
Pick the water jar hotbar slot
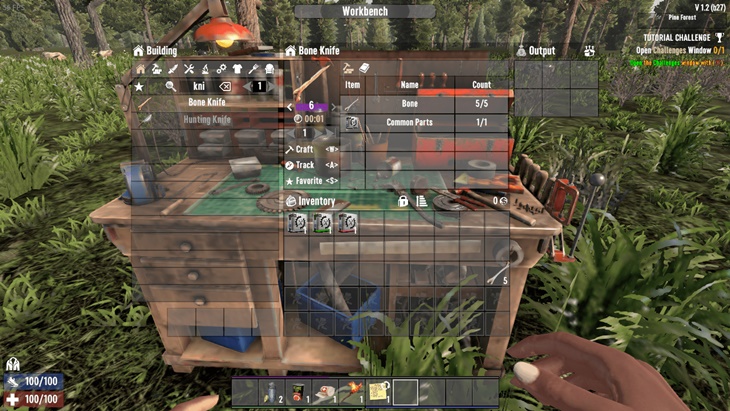[x=270, y=392]
